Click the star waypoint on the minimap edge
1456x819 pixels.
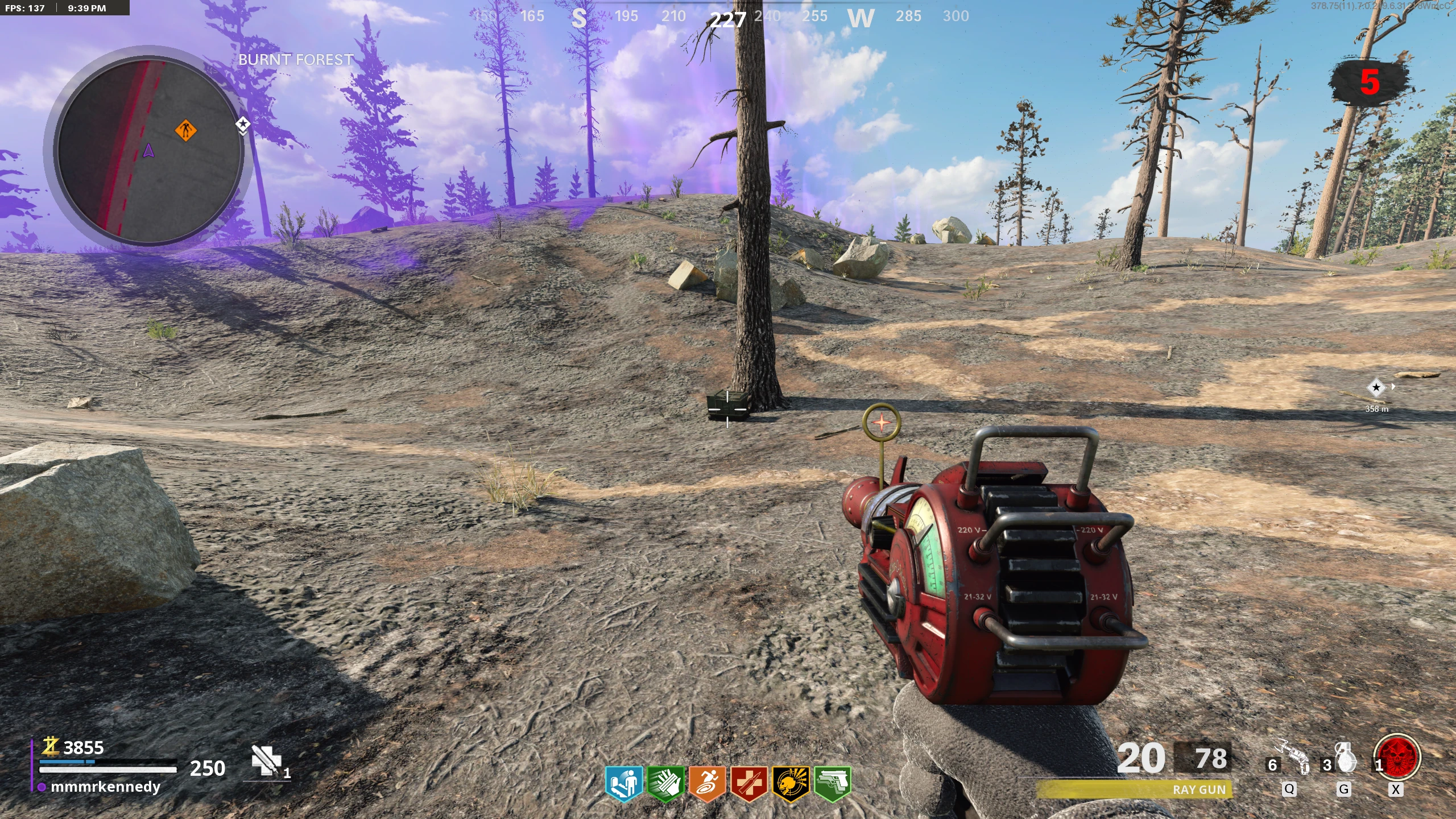pos(243,124)
